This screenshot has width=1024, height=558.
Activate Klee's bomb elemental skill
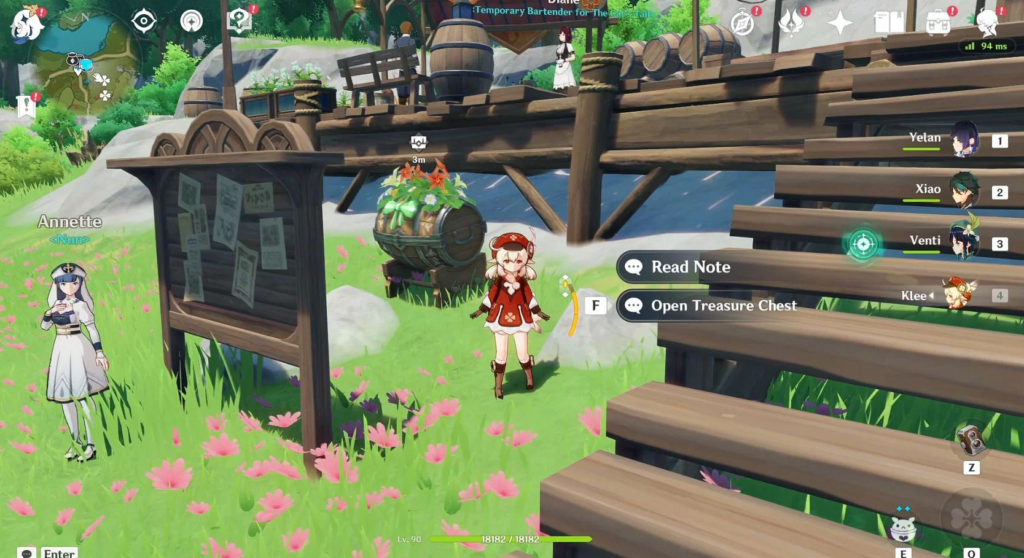tap(903, 527)
